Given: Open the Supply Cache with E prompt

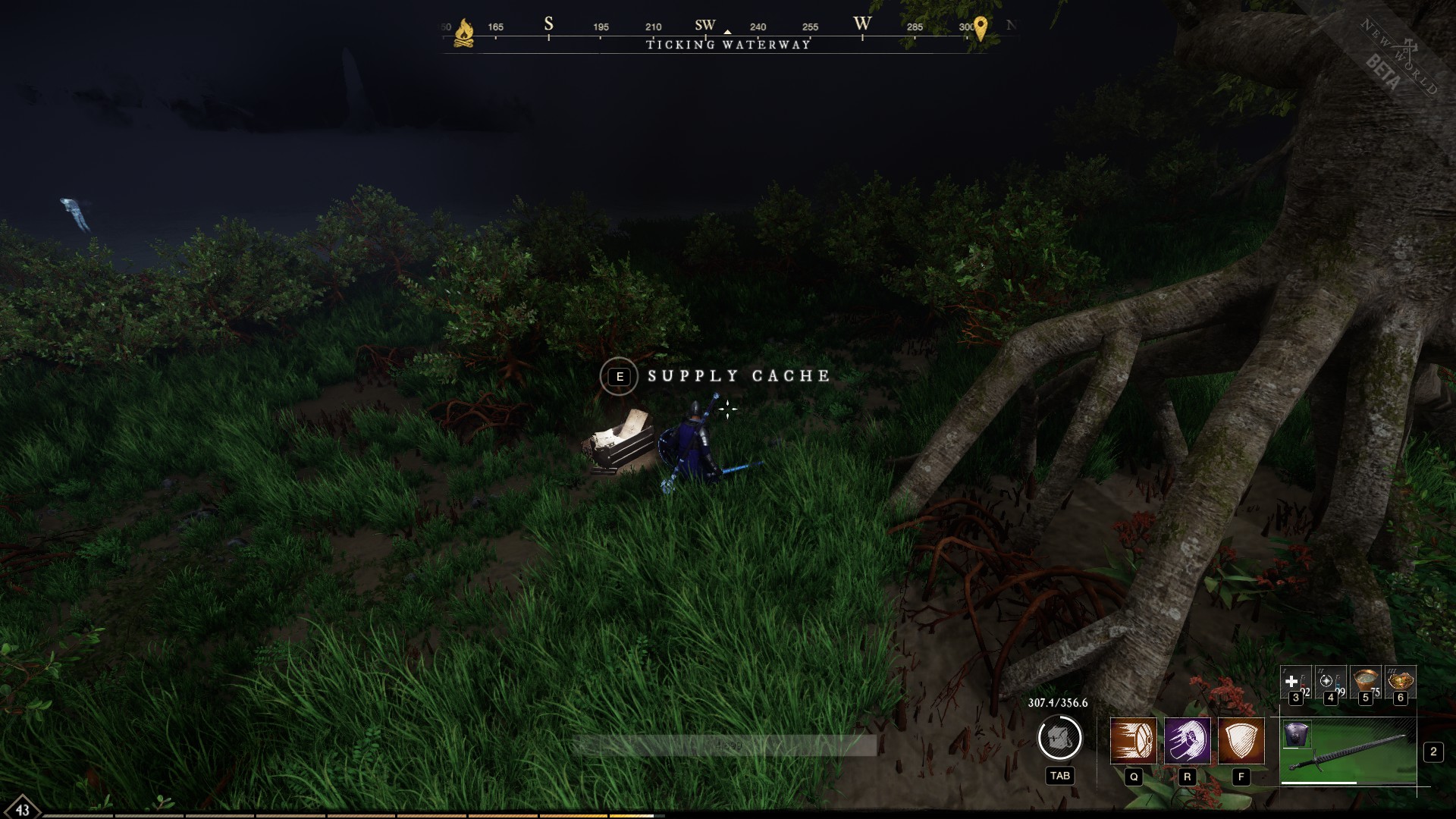Looking at the screenshot, I should [620, 376].
